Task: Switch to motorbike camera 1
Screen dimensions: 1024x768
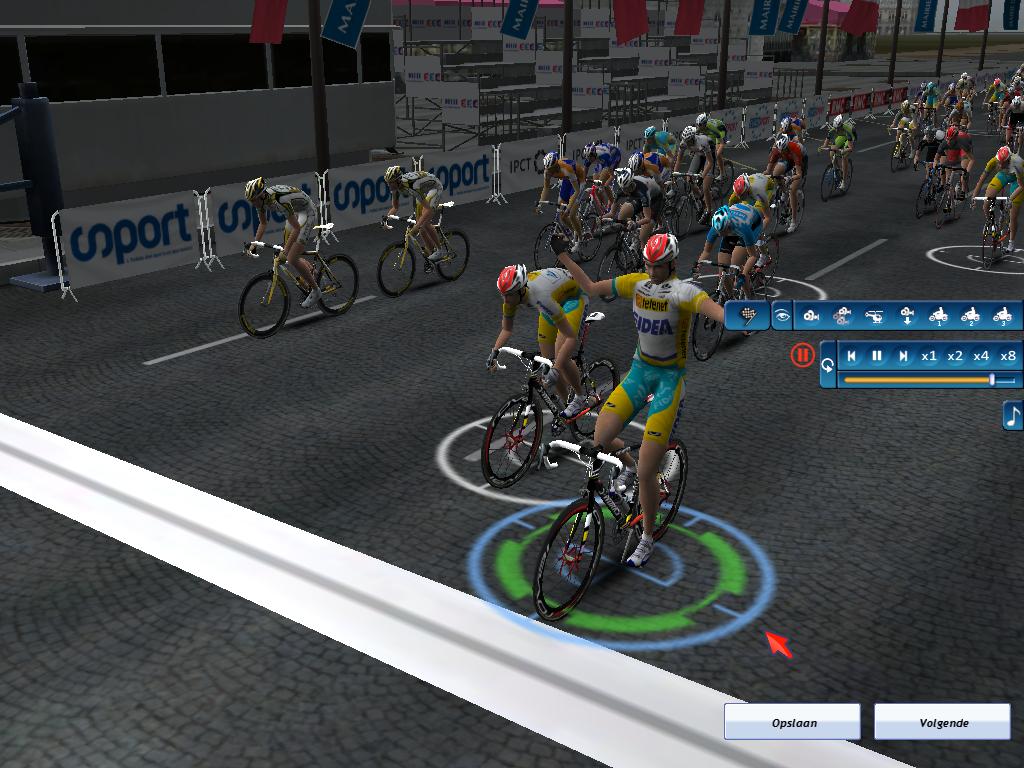Action: point(938,316)
